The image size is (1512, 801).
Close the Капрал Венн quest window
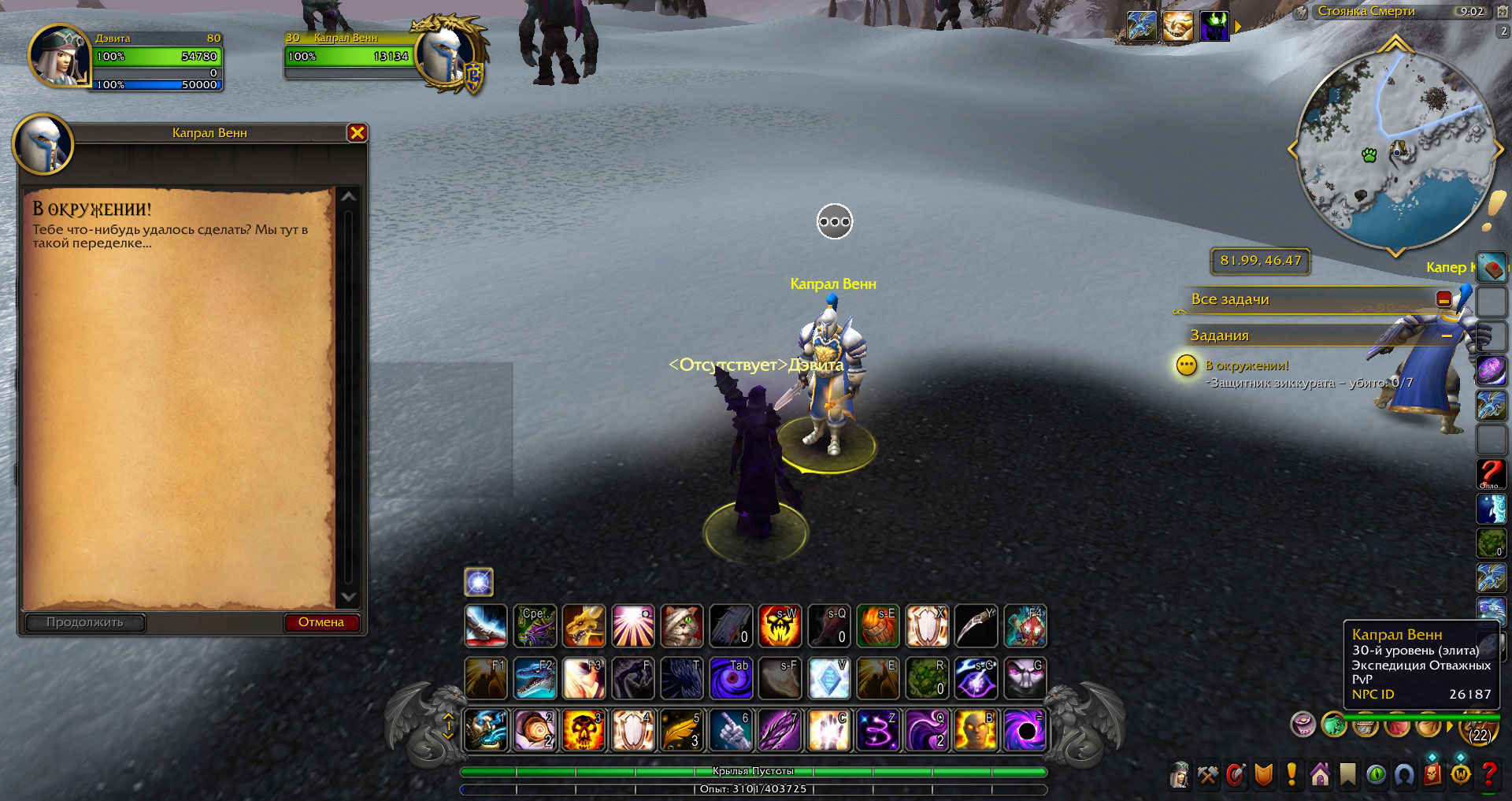pyautogui.click(x=357, y=133)
